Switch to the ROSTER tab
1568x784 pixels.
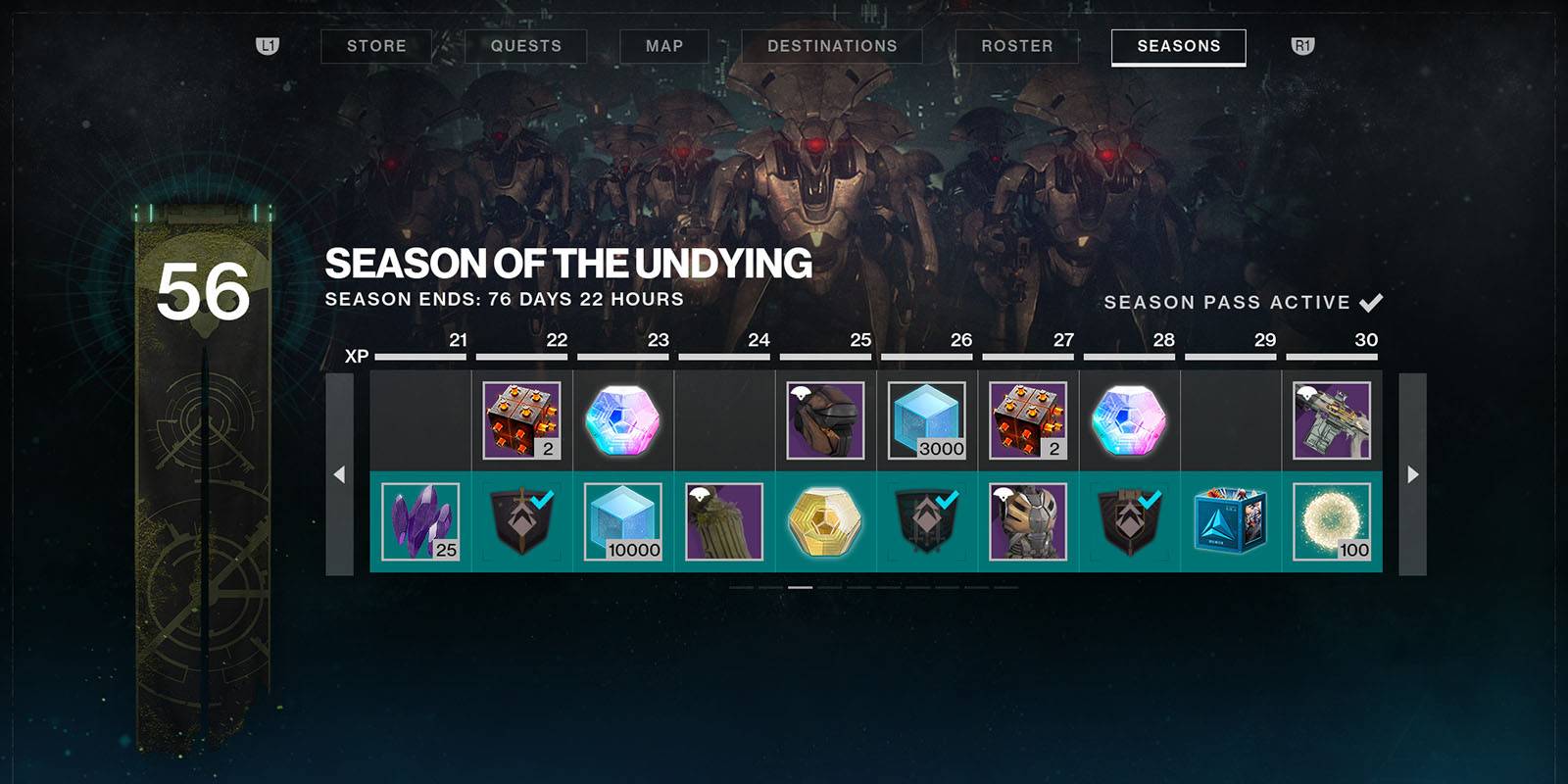tap(1015, 45)
